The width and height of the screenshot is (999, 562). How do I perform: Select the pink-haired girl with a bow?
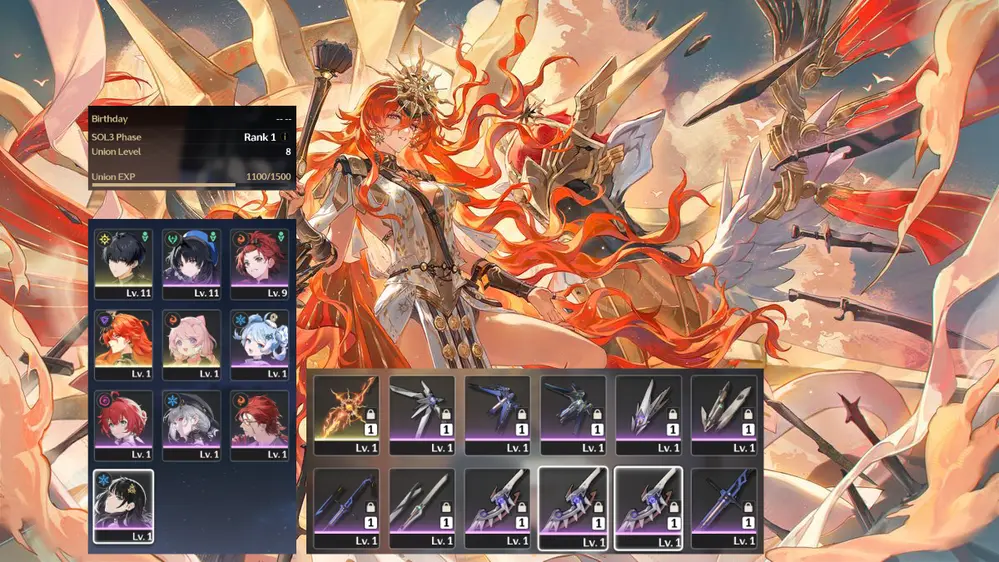click(x=191, y=344)
